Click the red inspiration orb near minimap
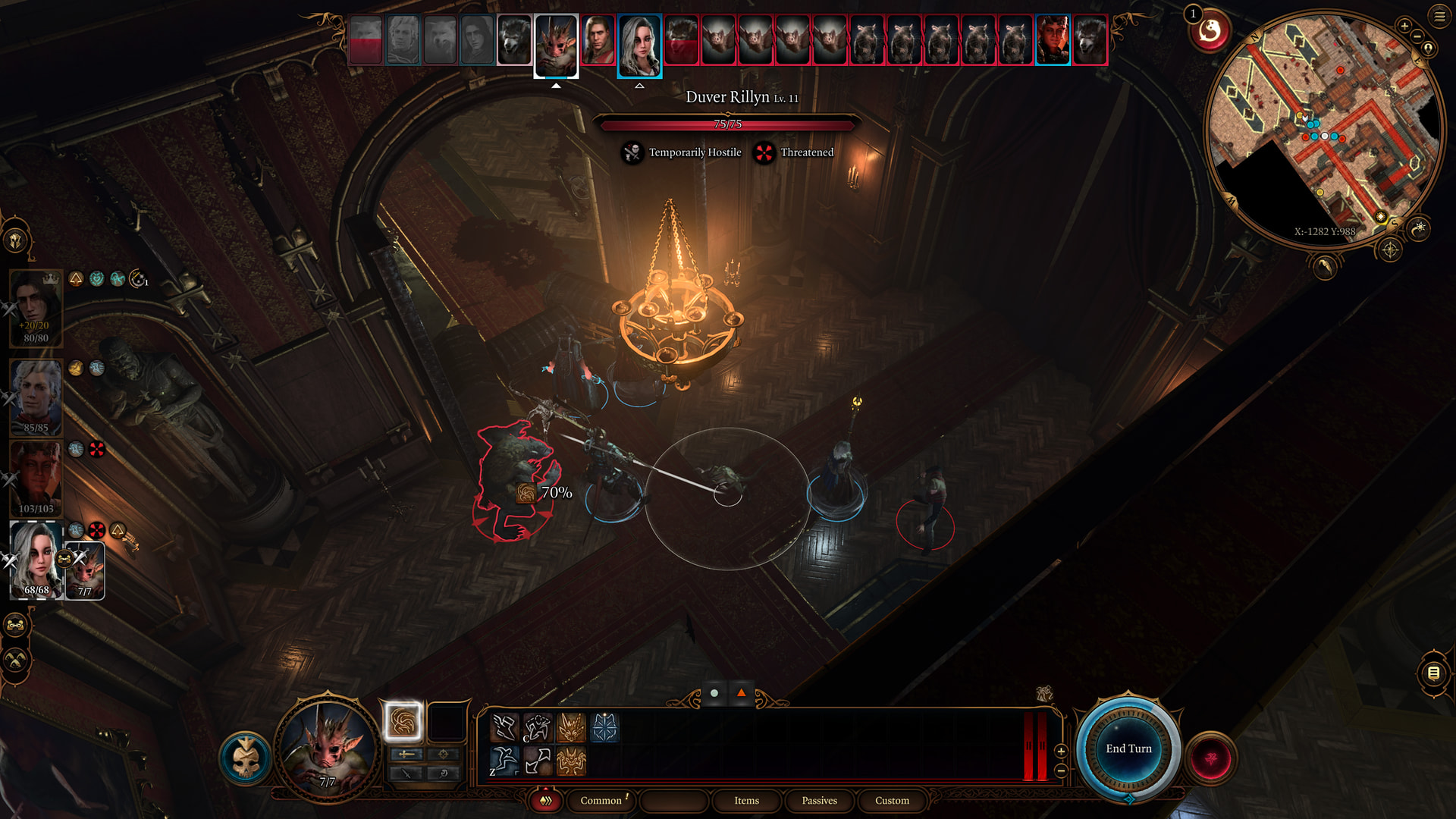 click(x=1210, y=32)
